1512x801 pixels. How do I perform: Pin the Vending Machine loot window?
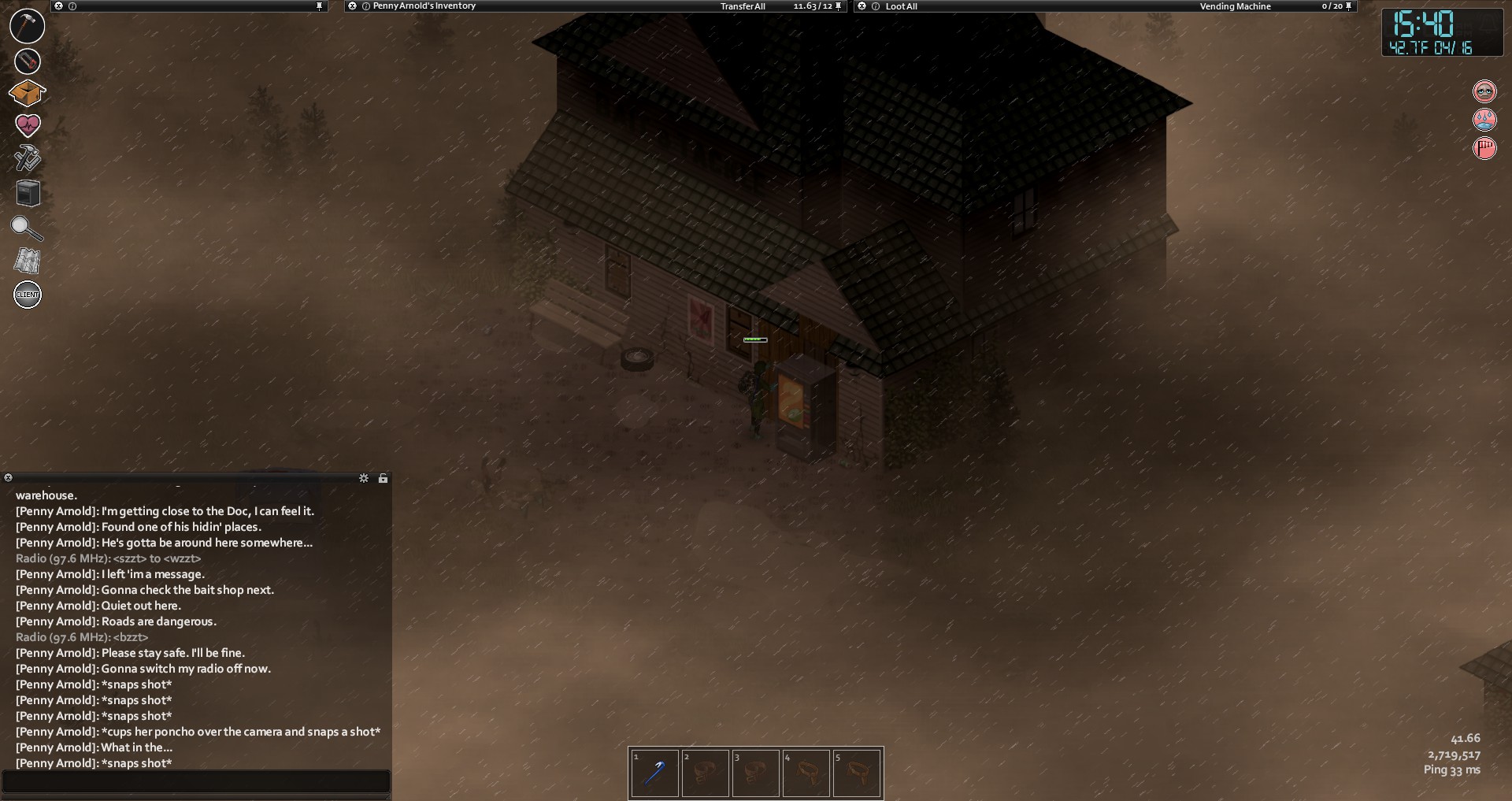(1348, 6)
